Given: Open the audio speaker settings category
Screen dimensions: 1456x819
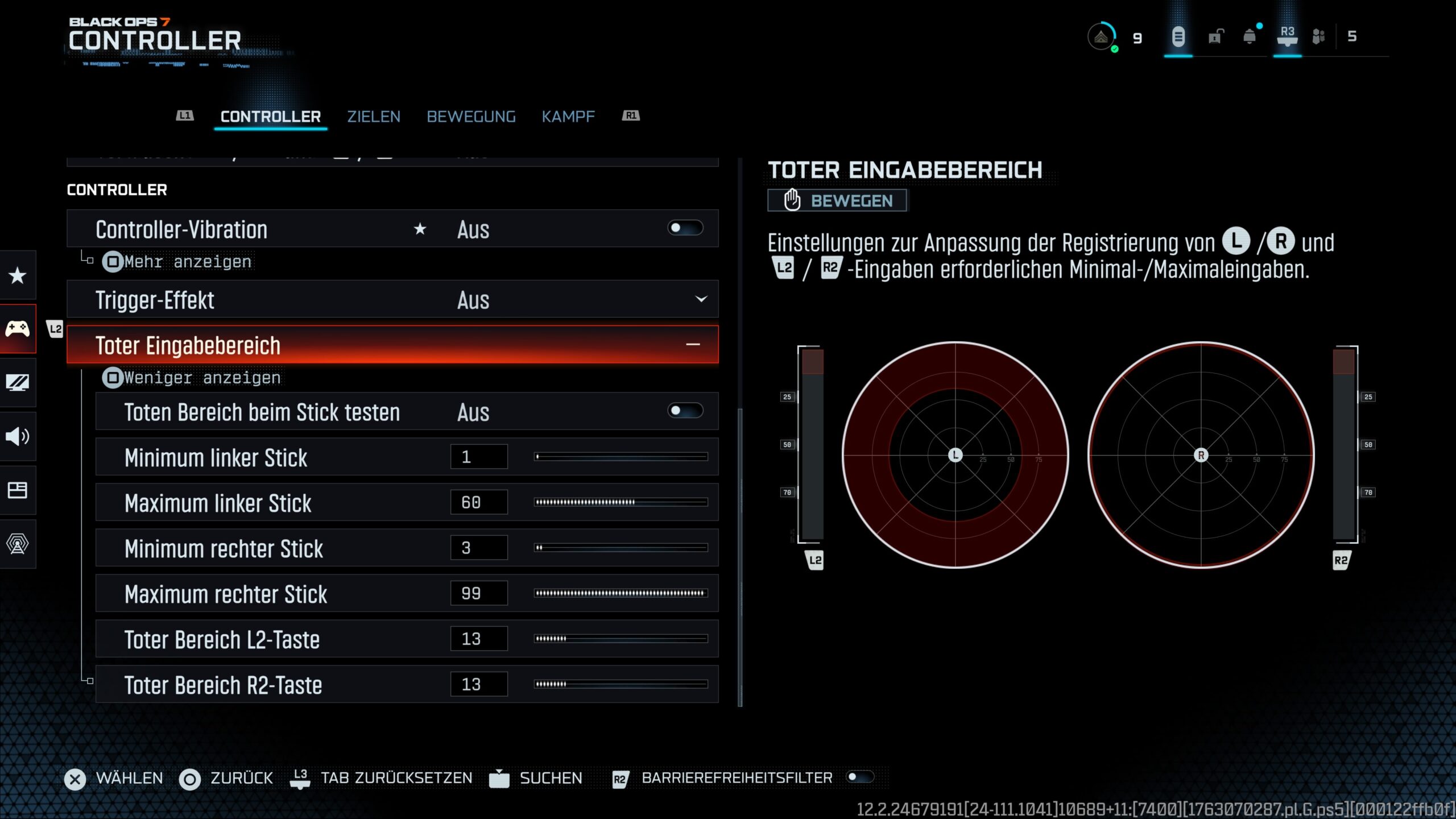Looking at the screenshot, I should [x=18, y=436].
